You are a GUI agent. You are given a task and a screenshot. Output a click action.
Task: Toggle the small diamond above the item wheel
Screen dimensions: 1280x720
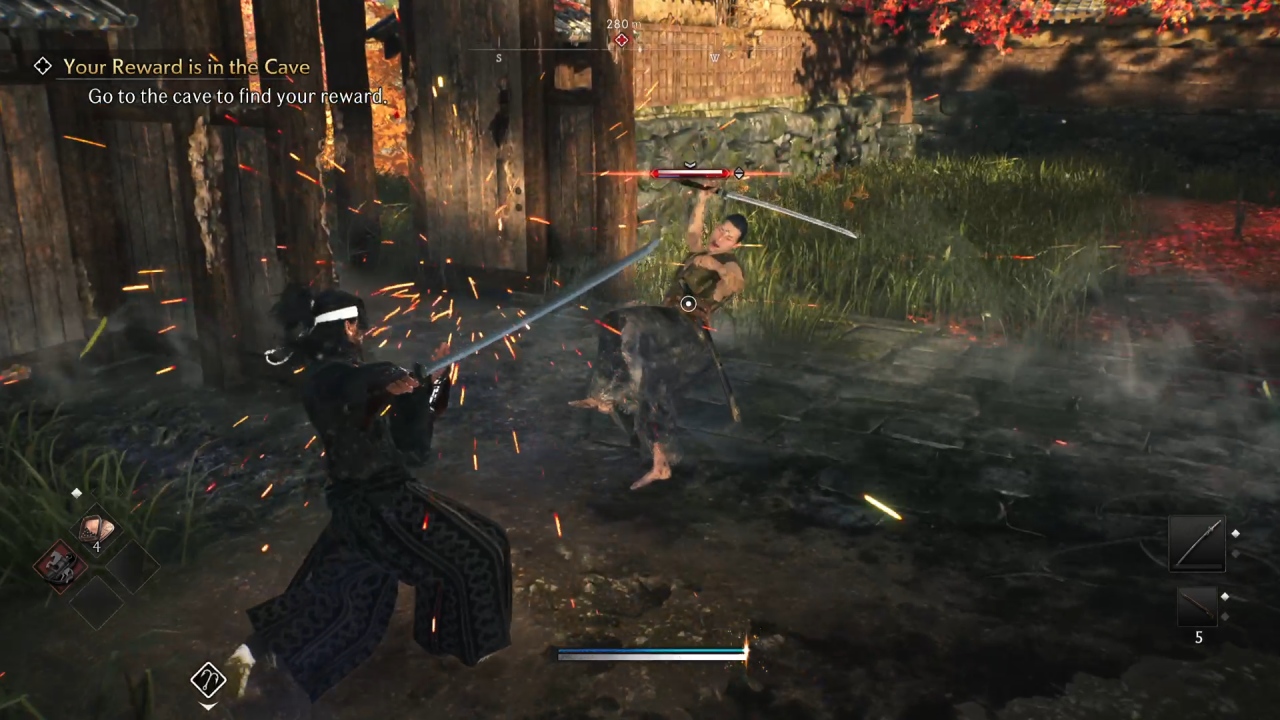[76, 492]
